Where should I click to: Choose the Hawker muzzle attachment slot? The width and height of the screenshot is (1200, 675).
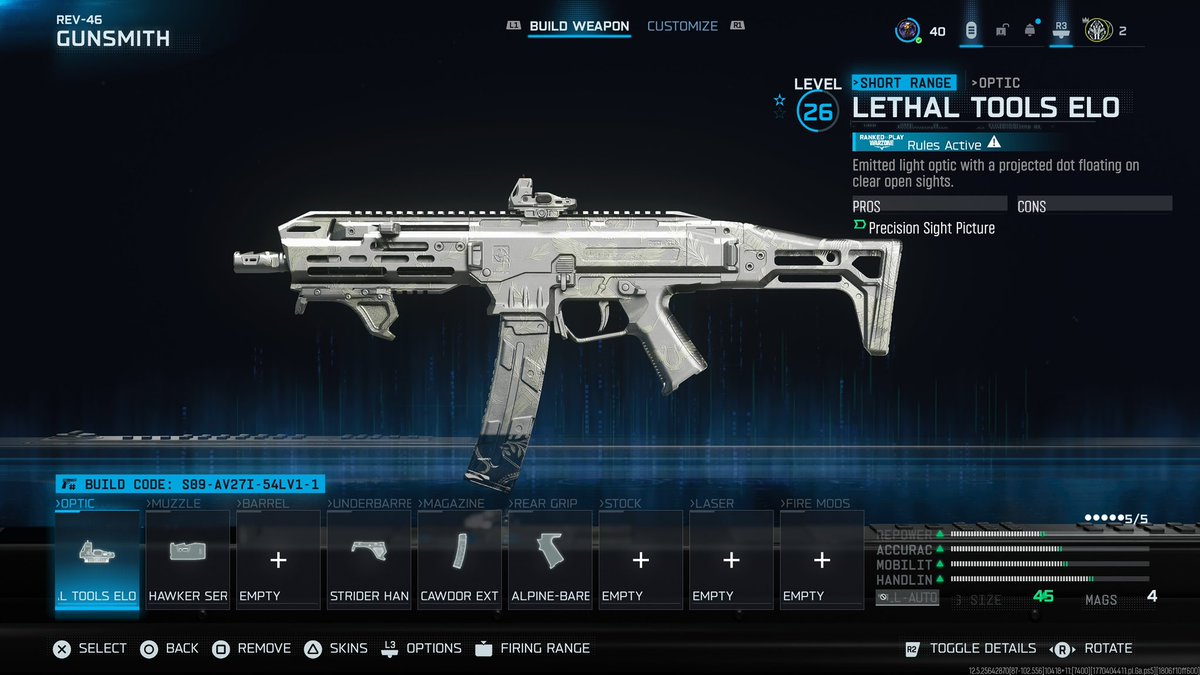coord(188,559)
